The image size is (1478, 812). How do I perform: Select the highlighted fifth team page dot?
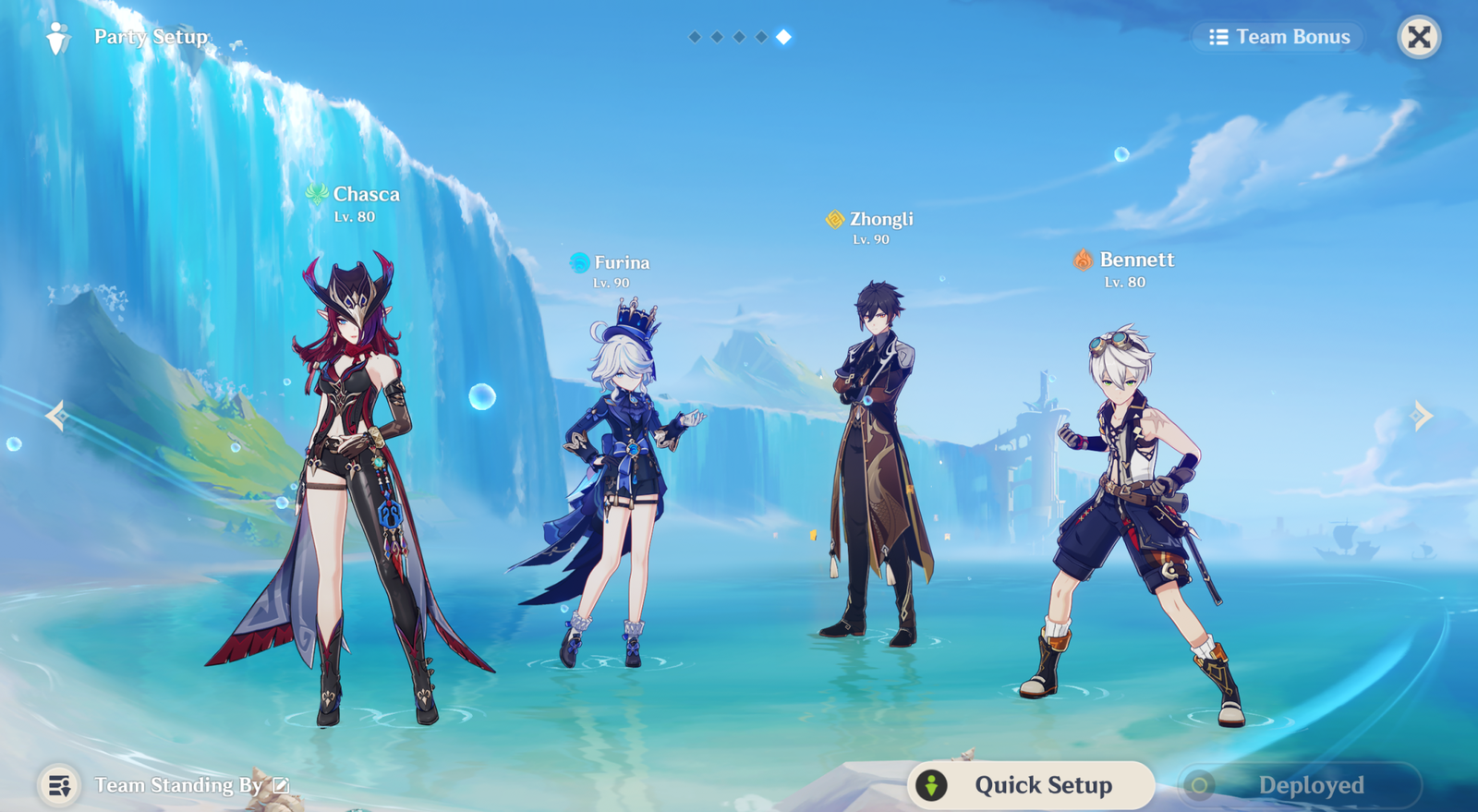(783, 37)
